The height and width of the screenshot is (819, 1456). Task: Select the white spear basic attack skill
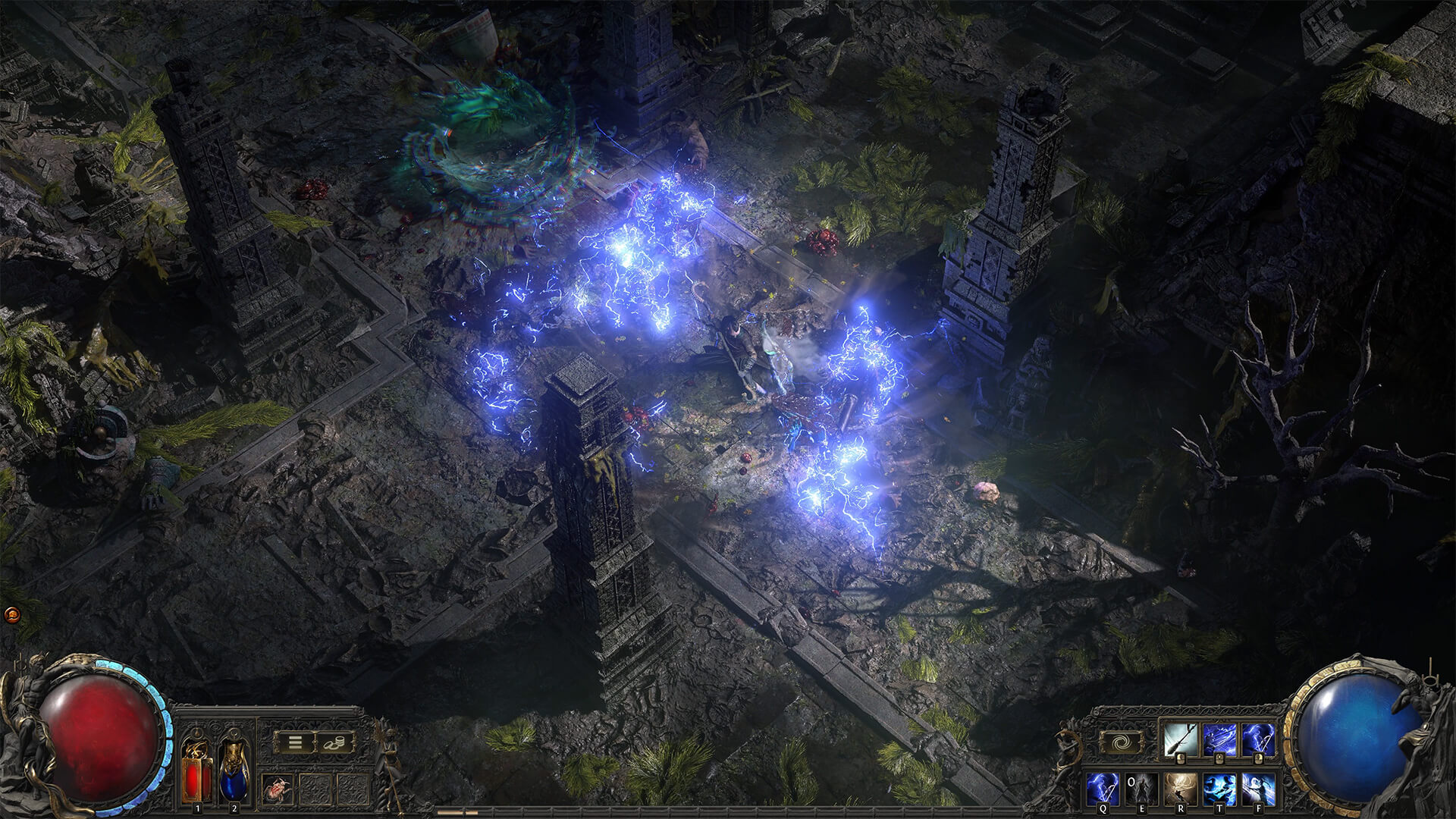(1181, 740)
